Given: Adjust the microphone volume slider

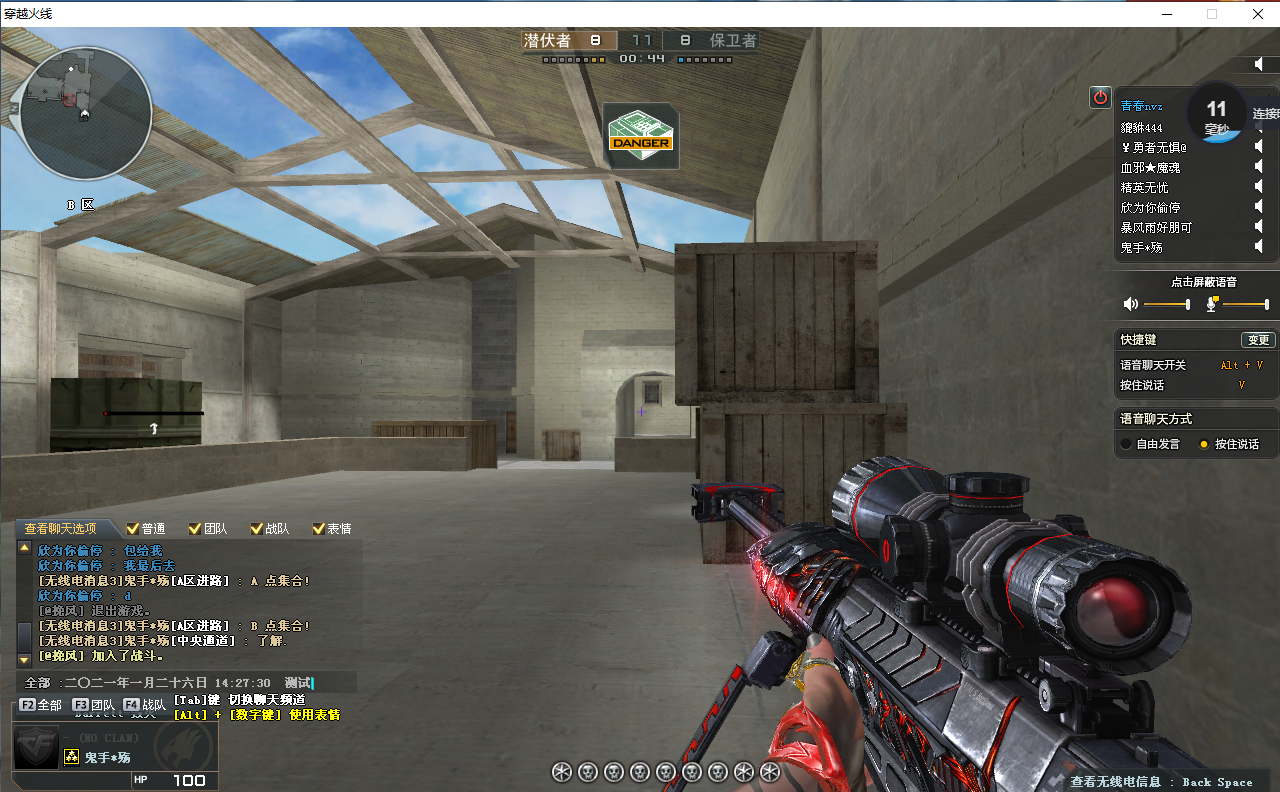Looking at the screenshot, I should [1244, 304].
